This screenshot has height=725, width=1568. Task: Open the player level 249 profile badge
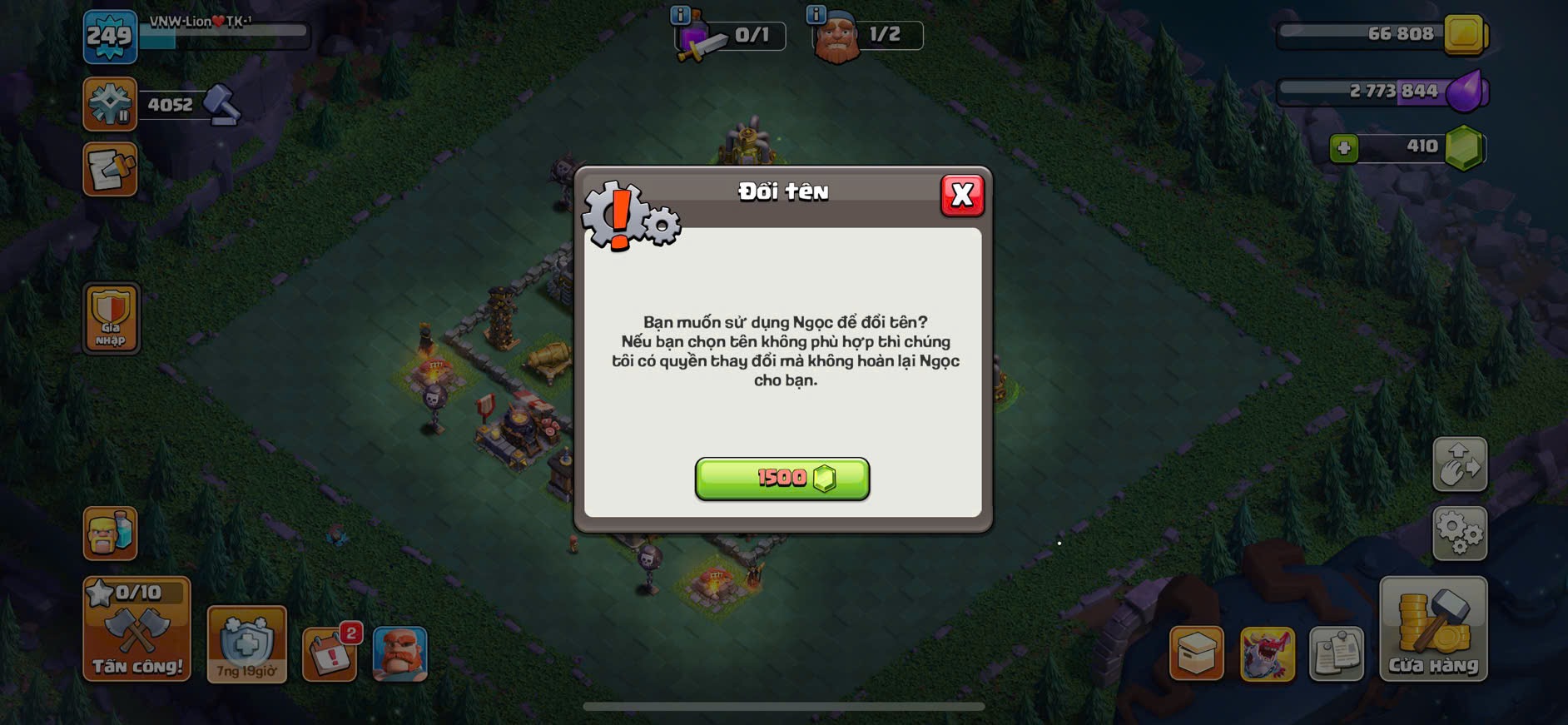[x=110, y=37]
